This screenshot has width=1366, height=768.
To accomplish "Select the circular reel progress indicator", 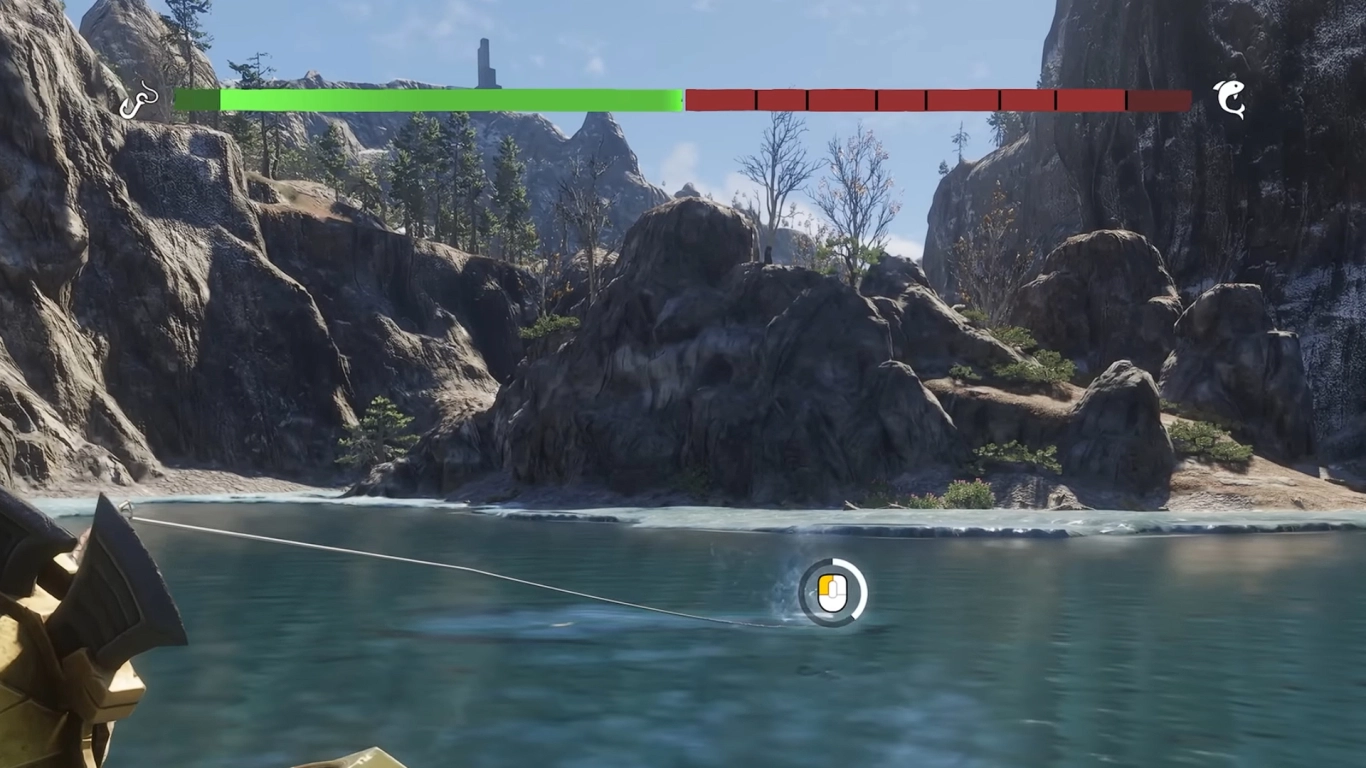I will click(x=833, y=591).
